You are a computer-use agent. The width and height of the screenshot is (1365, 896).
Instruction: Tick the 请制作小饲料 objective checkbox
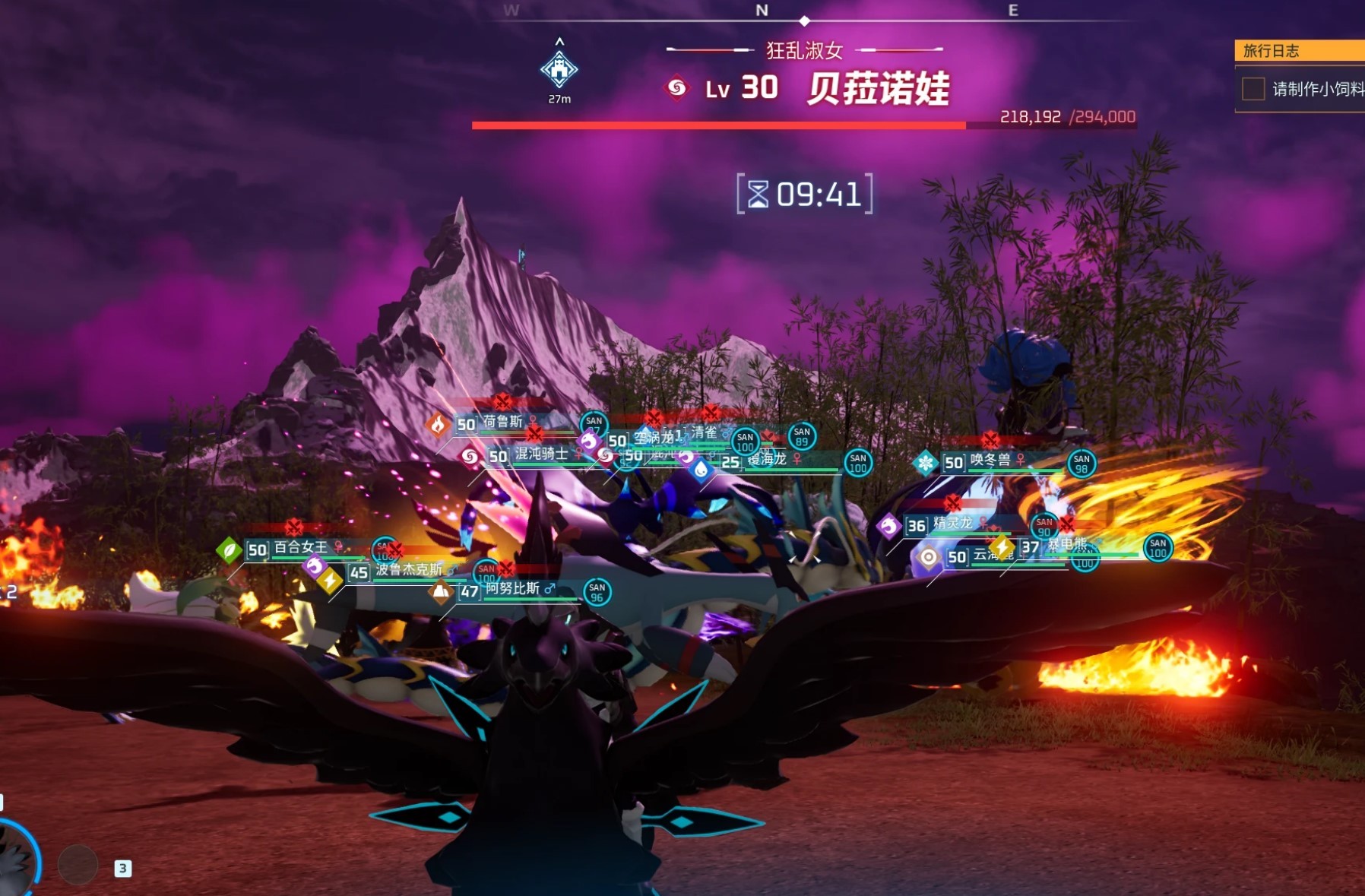click(x=1253, y=89)
